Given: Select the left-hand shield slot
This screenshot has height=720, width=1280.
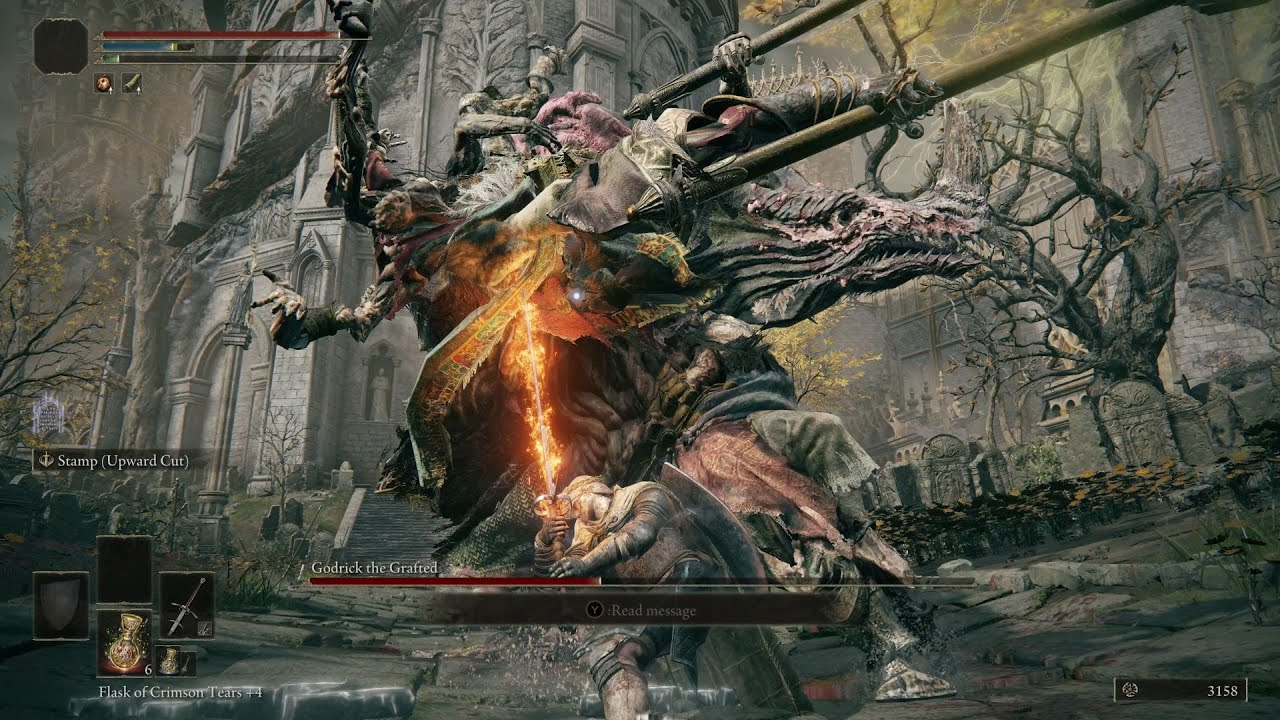Looking at the screenshot, I should (61, 606).
